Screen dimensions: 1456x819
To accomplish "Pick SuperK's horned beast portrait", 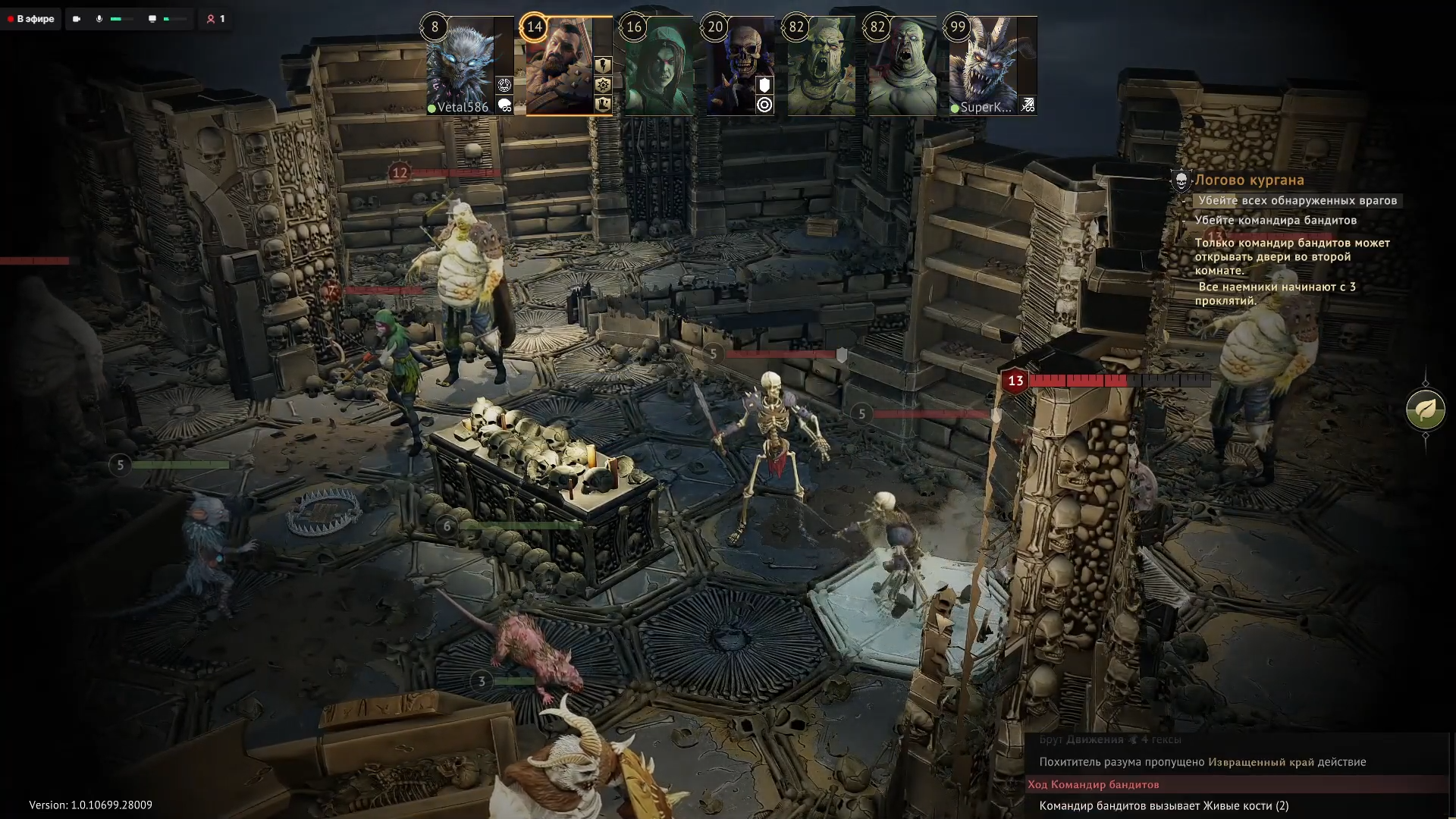I will [983, 66].
